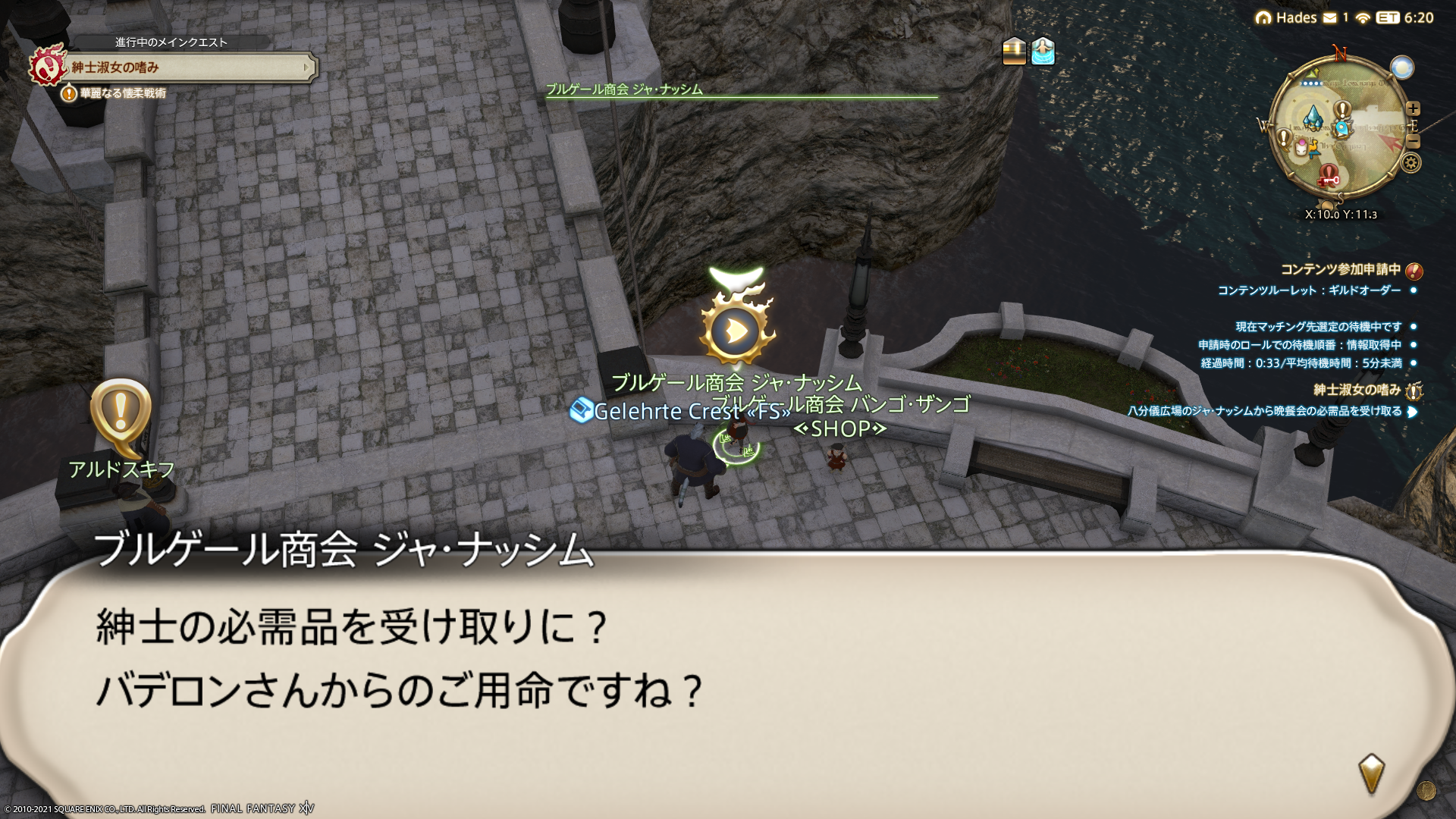Click the network connection wifi icon
1456x819 pixels.
coord(1363,18)
